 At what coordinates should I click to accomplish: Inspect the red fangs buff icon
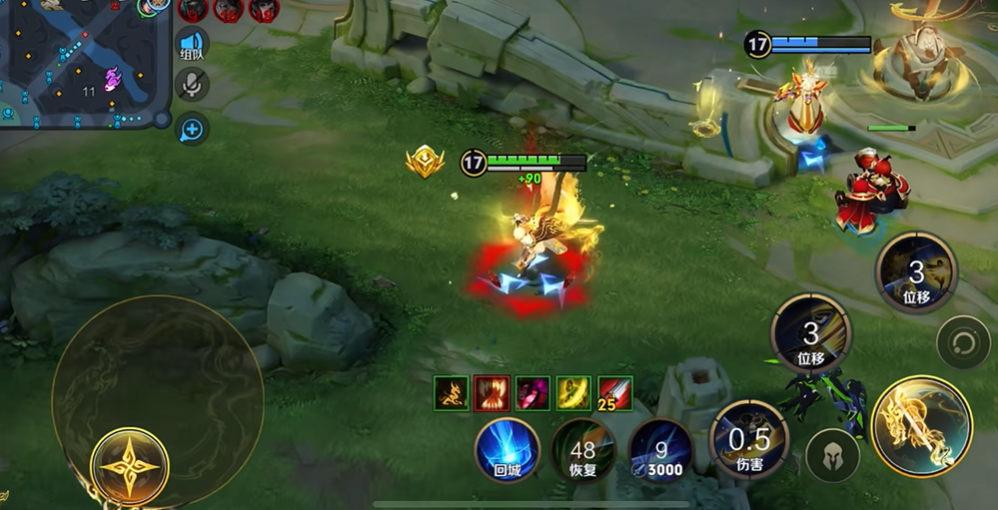pyautogui.click(x=492, y=393)
